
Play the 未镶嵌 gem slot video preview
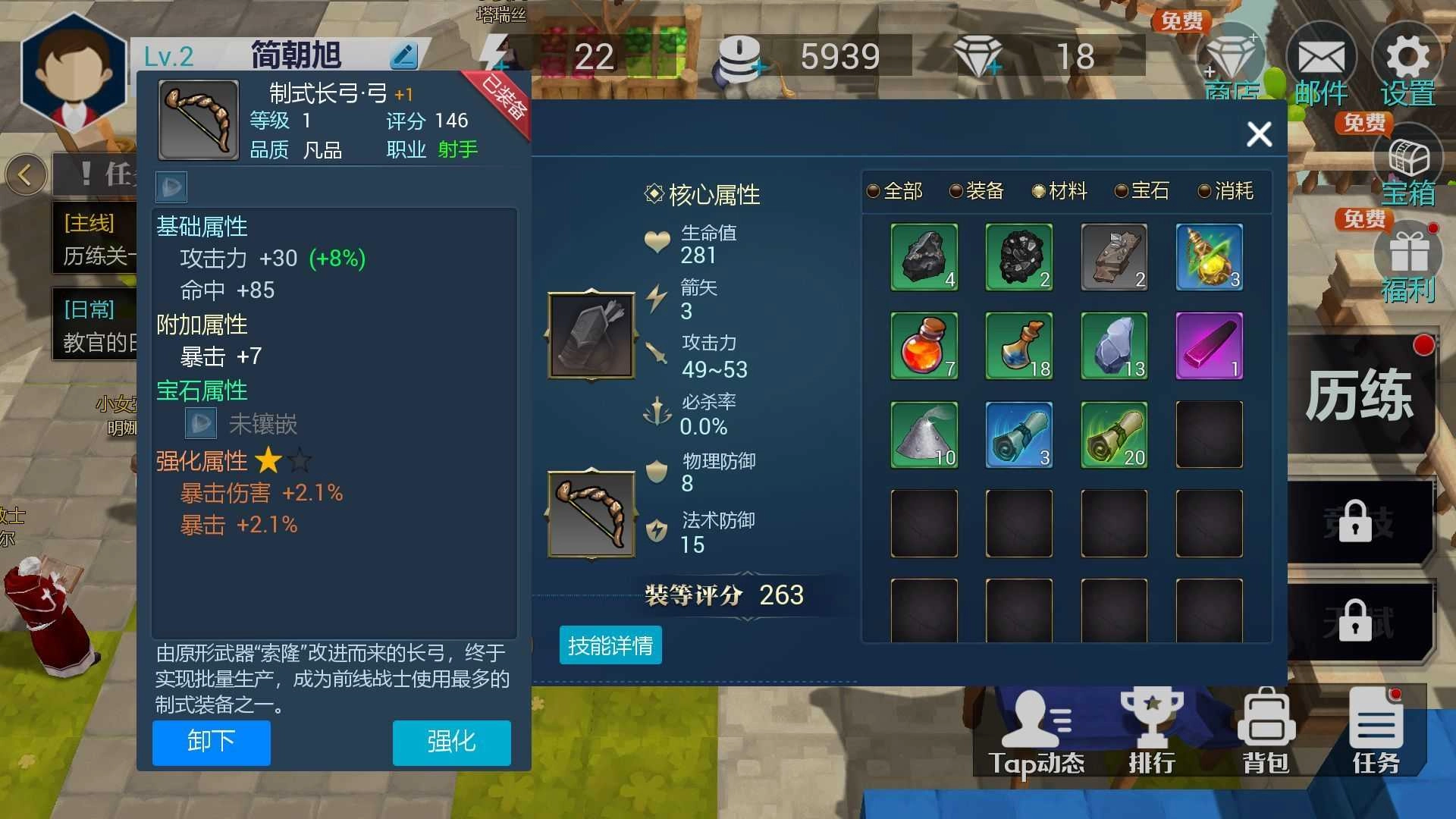tap(200, 422)
